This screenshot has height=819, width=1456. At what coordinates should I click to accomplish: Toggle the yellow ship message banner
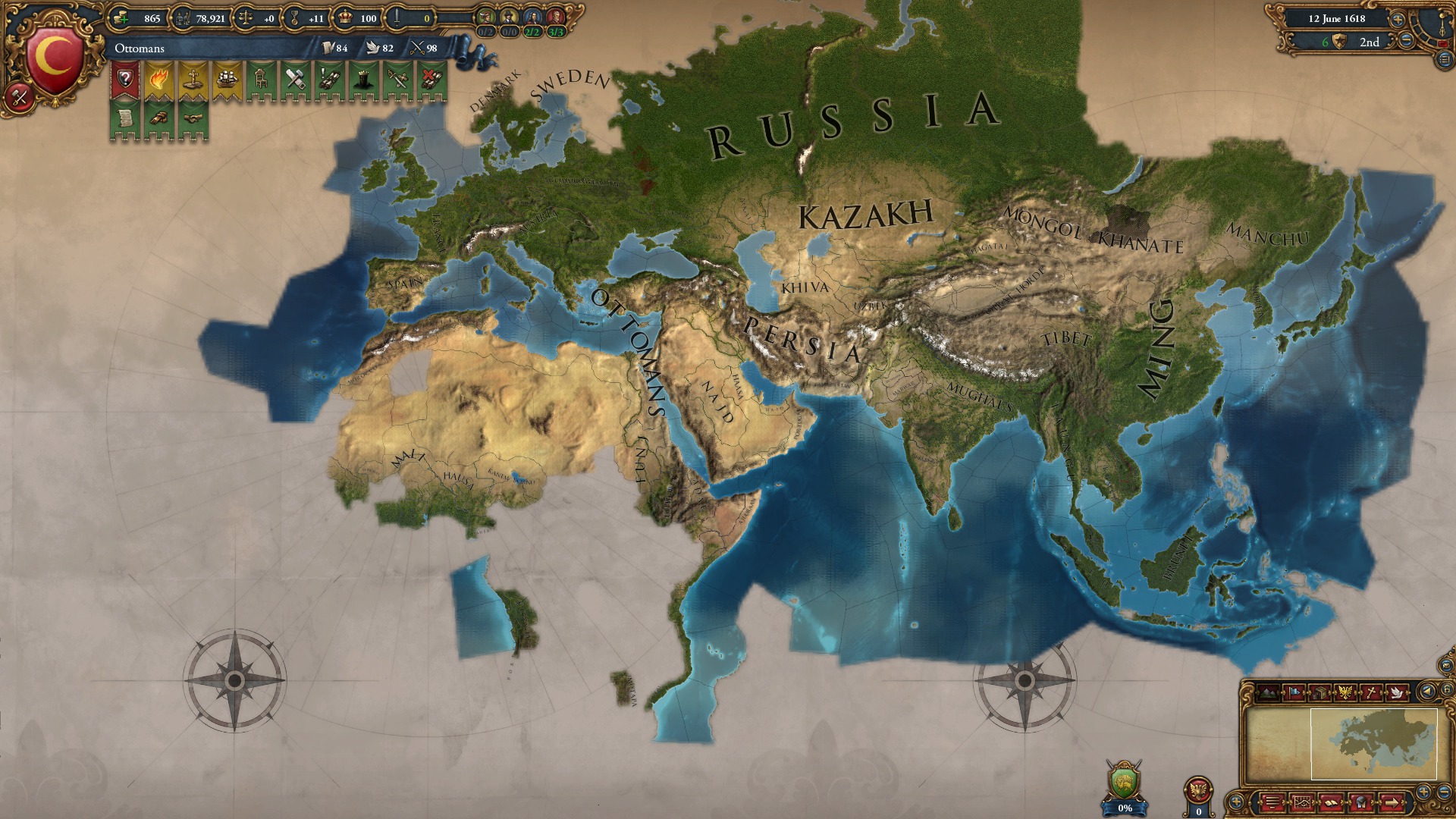(x=228, y=79)
